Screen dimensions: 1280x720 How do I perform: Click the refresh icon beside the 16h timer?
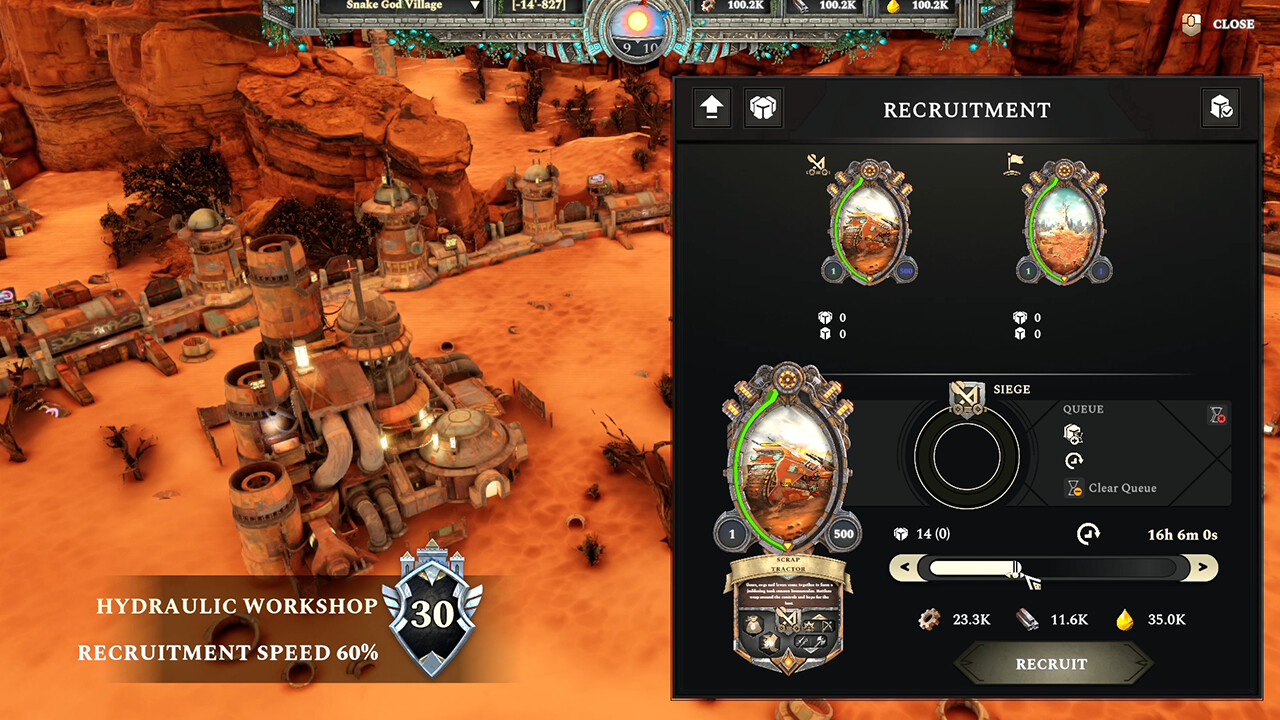coord(1089,533)
